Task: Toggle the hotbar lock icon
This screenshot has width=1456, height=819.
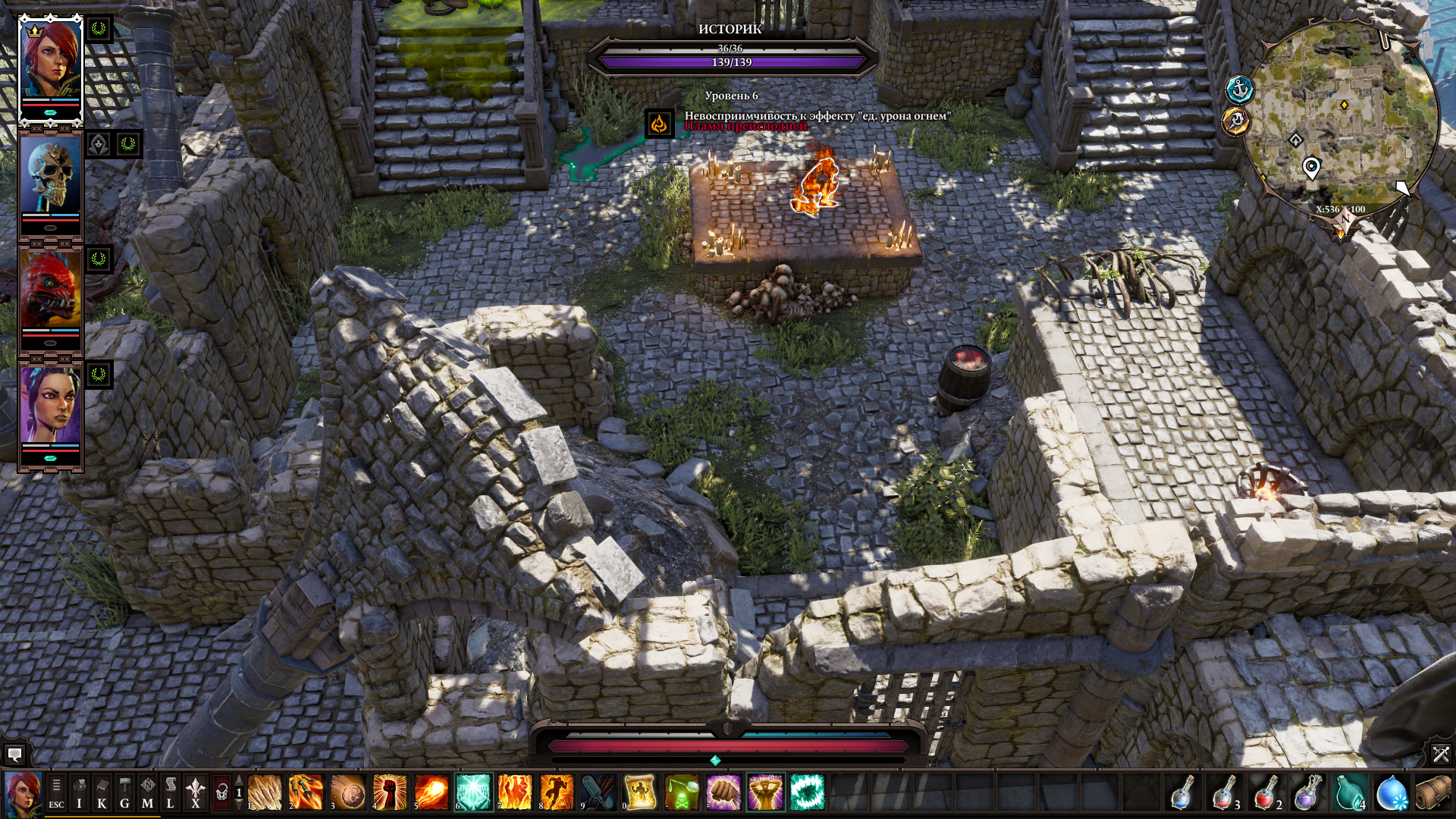Action: (x=221, y=793)
